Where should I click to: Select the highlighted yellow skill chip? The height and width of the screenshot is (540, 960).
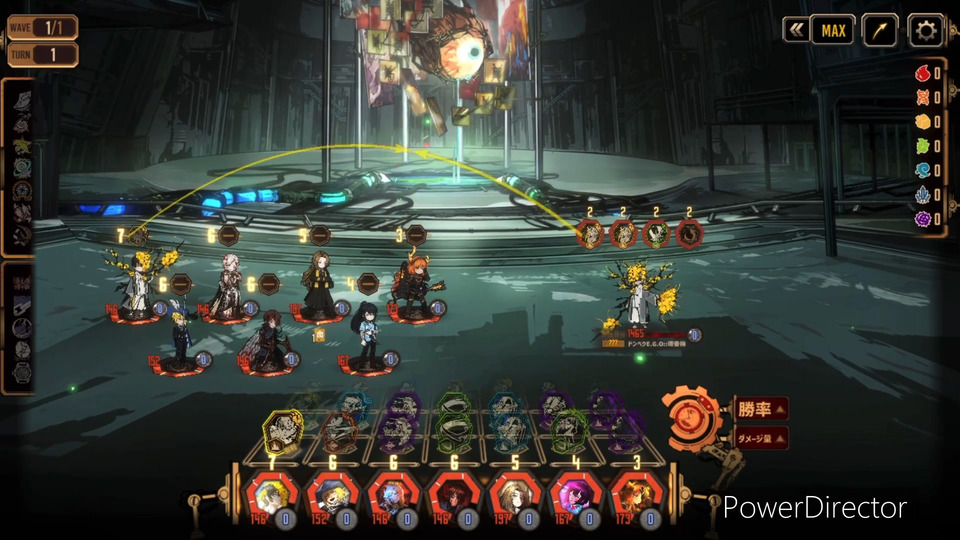(x=282, y=430)
